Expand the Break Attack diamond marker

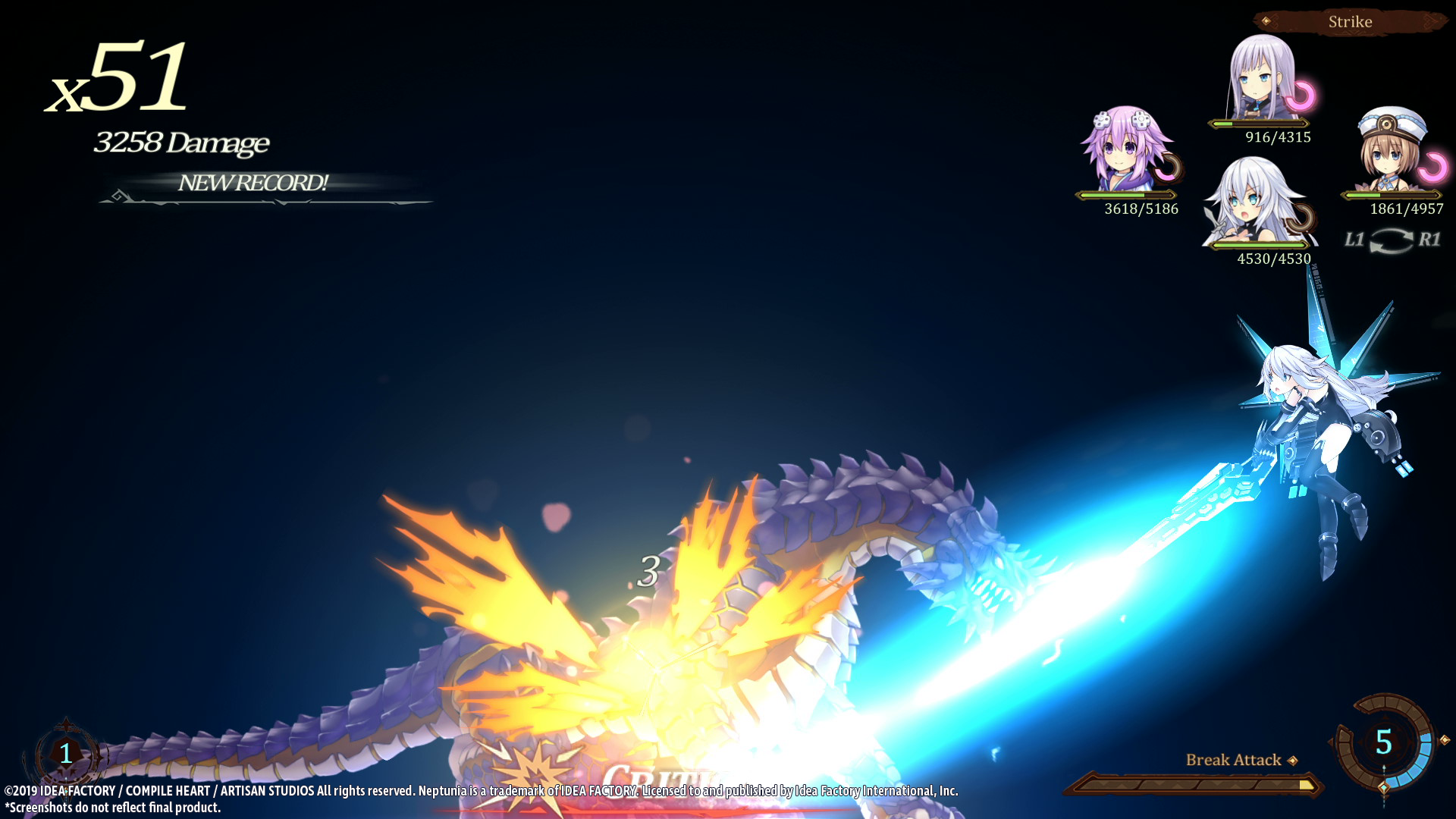1292,760
